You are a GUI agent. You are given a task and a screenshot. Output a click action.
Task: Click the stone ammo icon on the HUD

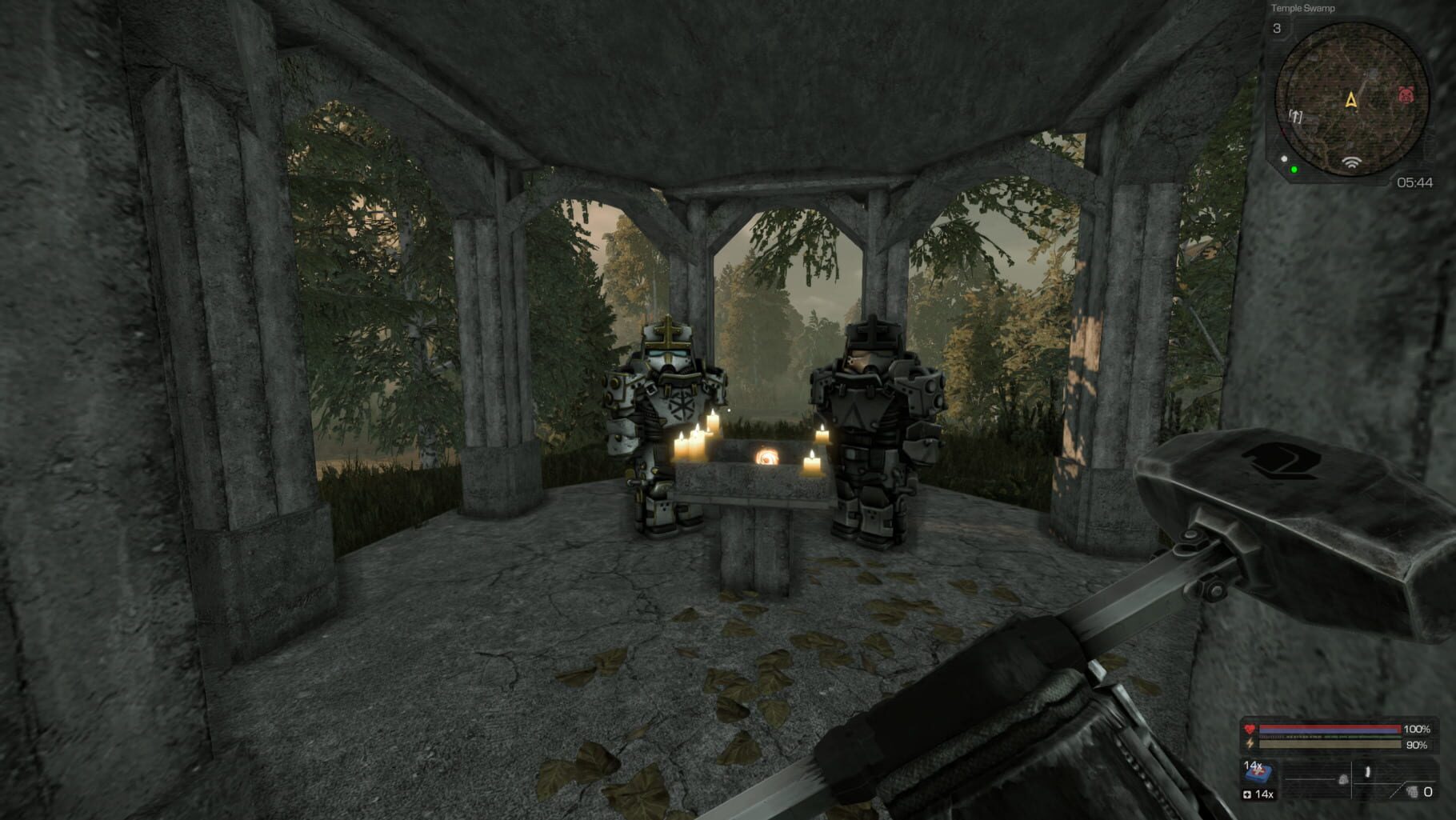pos(1343,780)
